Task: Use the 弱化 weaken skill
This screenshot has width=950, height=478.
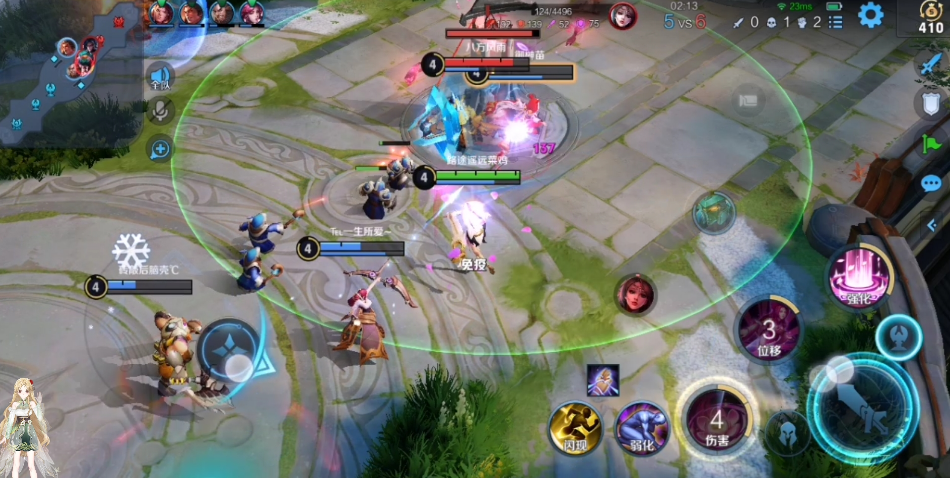Action: click(x=642, y=427)
